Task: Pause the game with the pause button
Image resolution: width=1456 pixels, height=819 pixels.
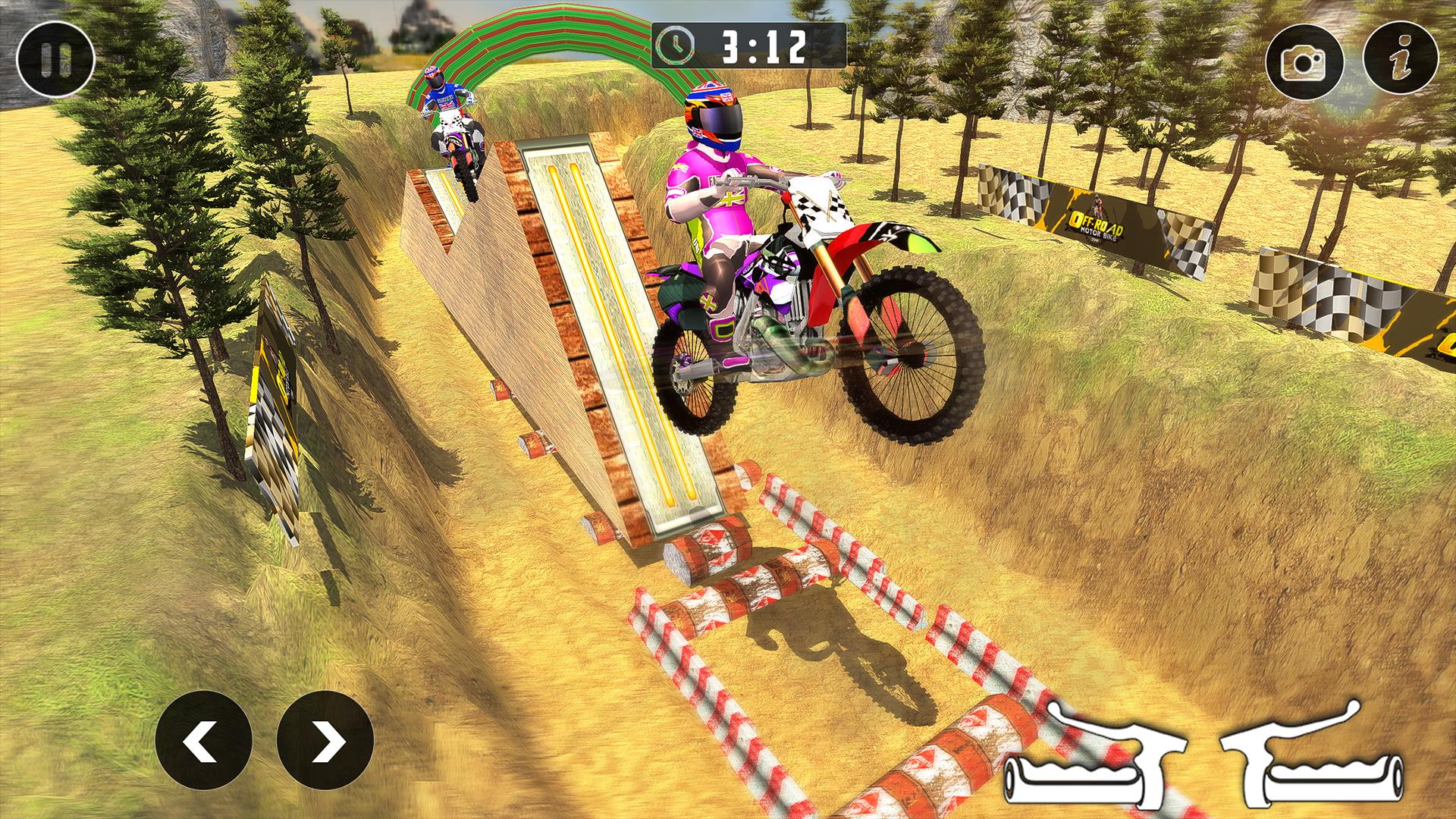Action: tap(55, 59)
